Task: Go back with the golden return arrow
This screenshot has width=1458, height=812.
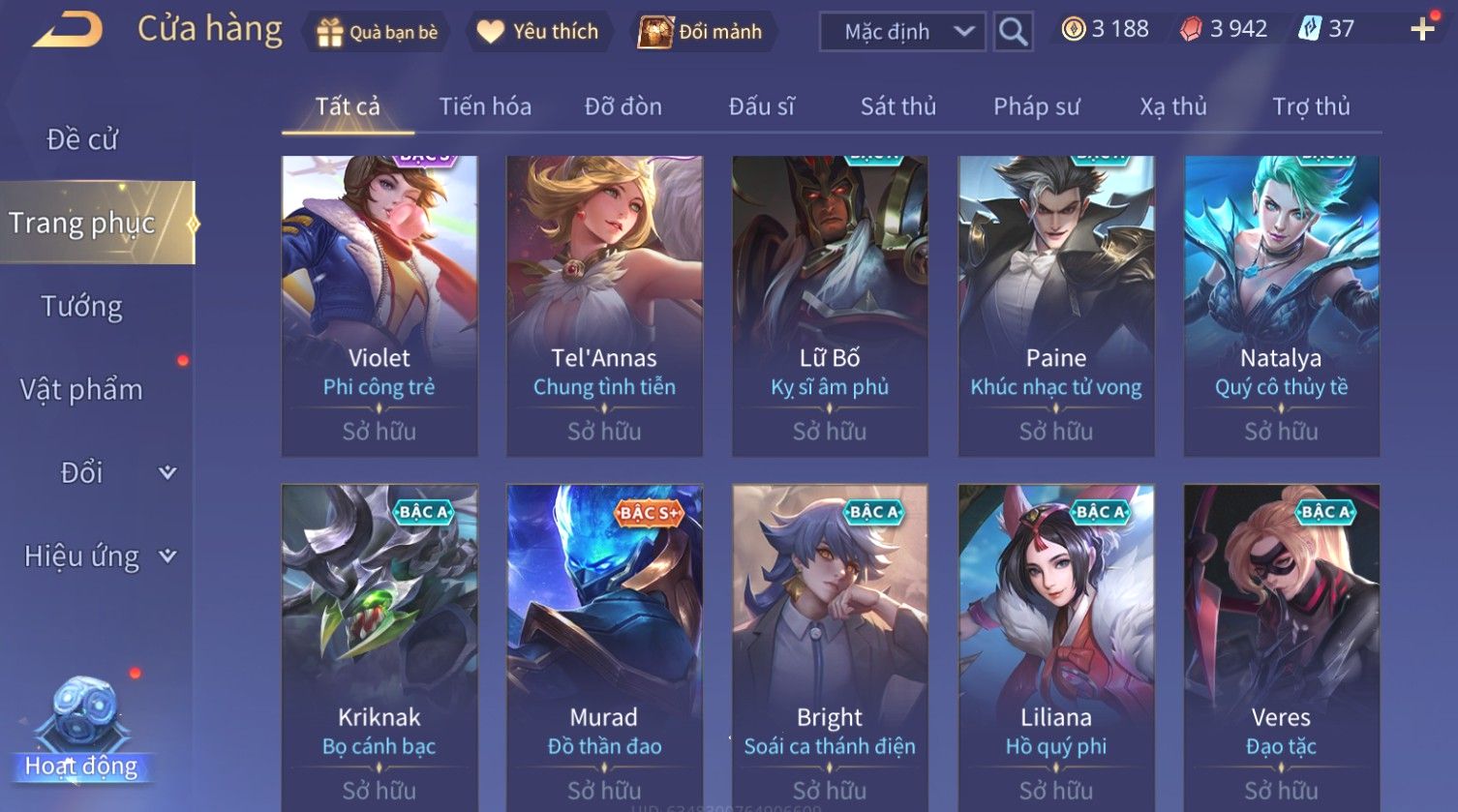Action: coord(68,30)
